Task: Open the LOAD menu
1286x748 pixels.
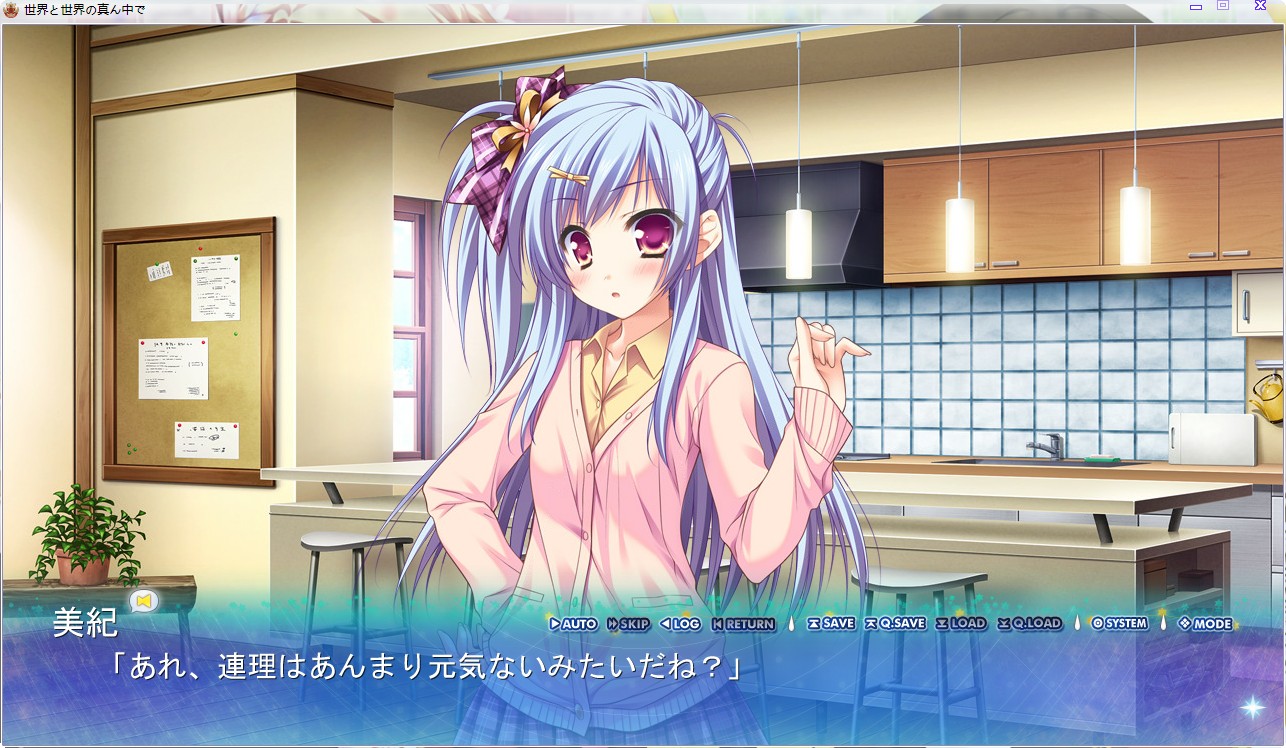Action: coord(961,623)
